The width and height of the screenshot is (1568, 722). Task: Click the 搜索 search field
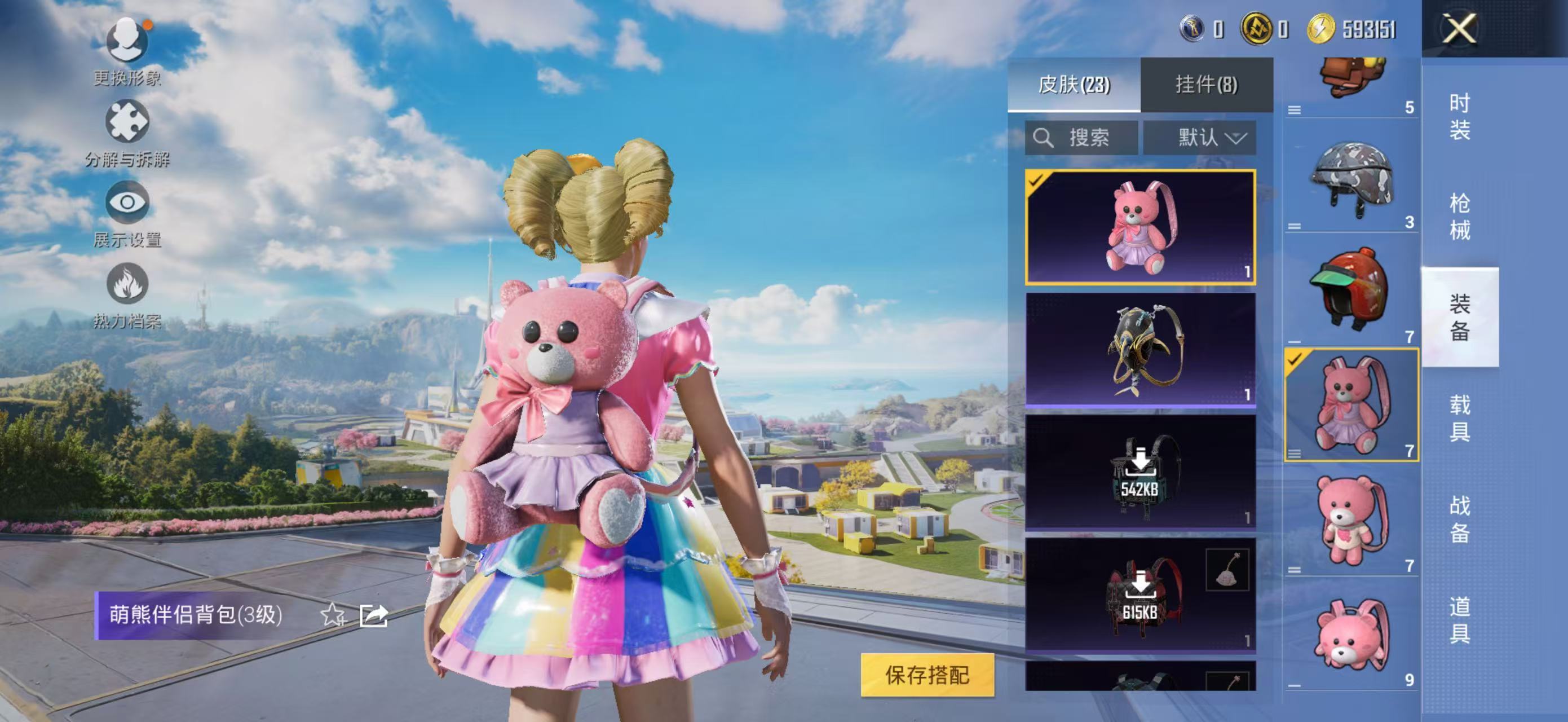1081,138
